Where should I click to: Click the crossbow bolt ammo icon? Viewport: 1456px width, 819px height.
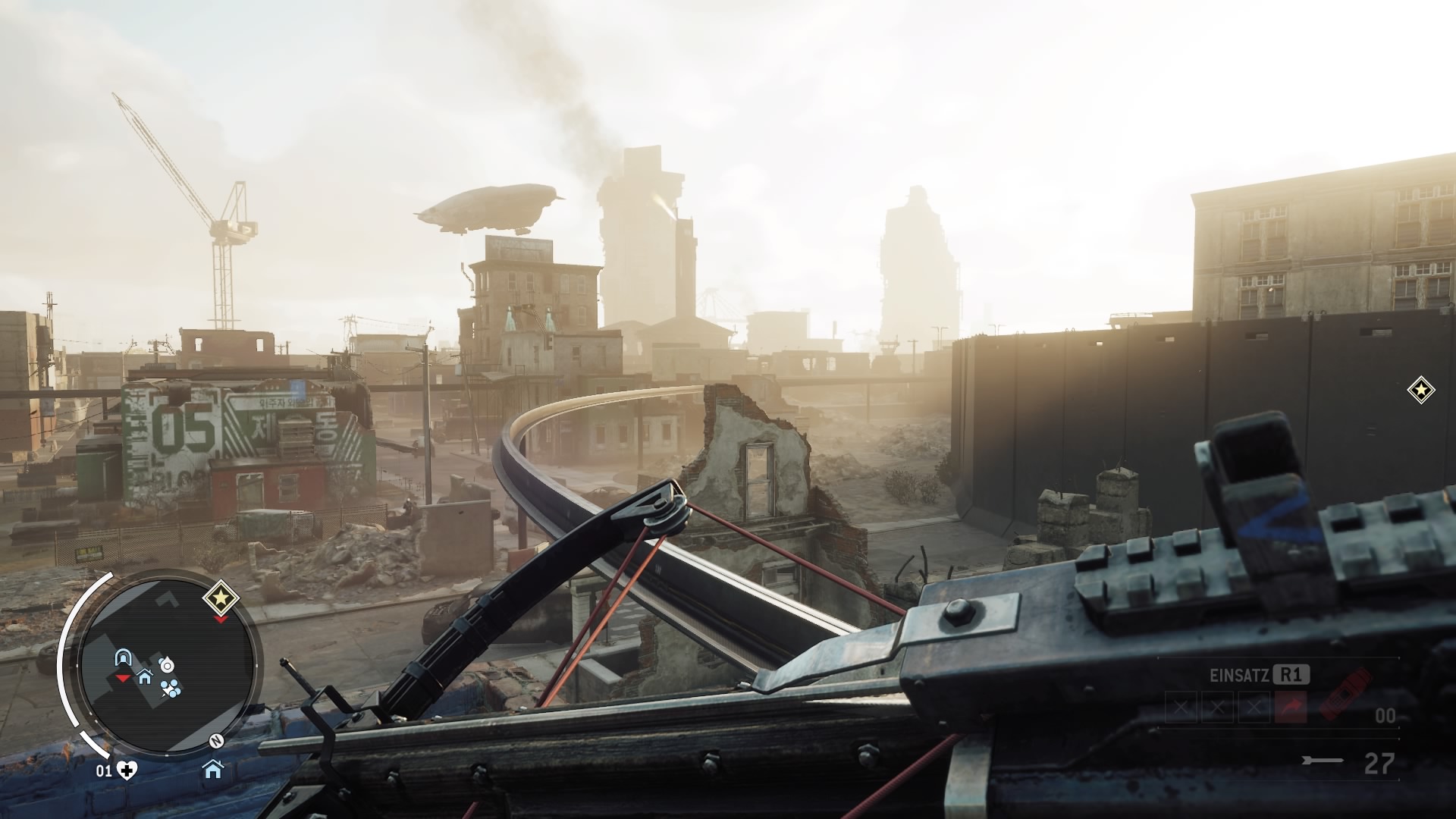pyautogui.click(x=1323, y=761)
